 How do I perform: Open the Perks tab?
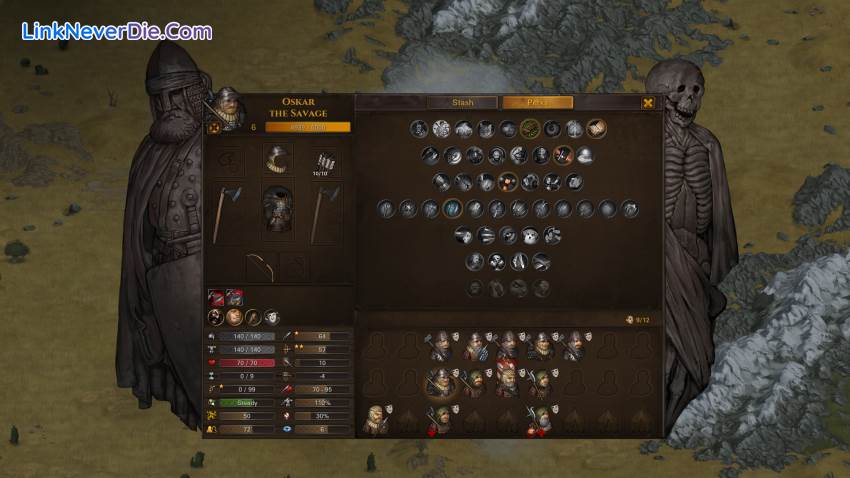tap(537, 102)
